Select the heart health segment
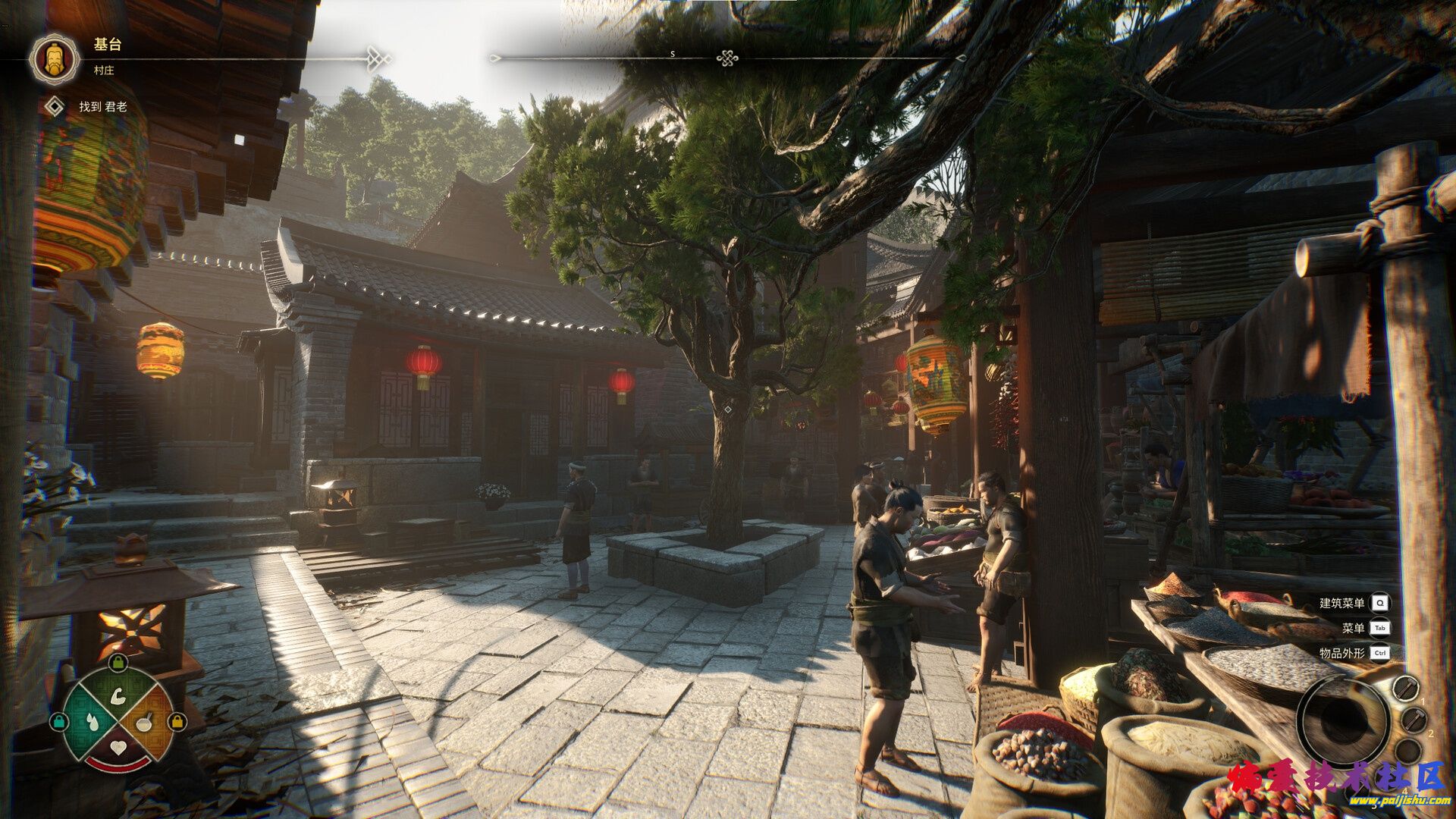The width and height of the screenshot is (1456, 819). (118, 748)
